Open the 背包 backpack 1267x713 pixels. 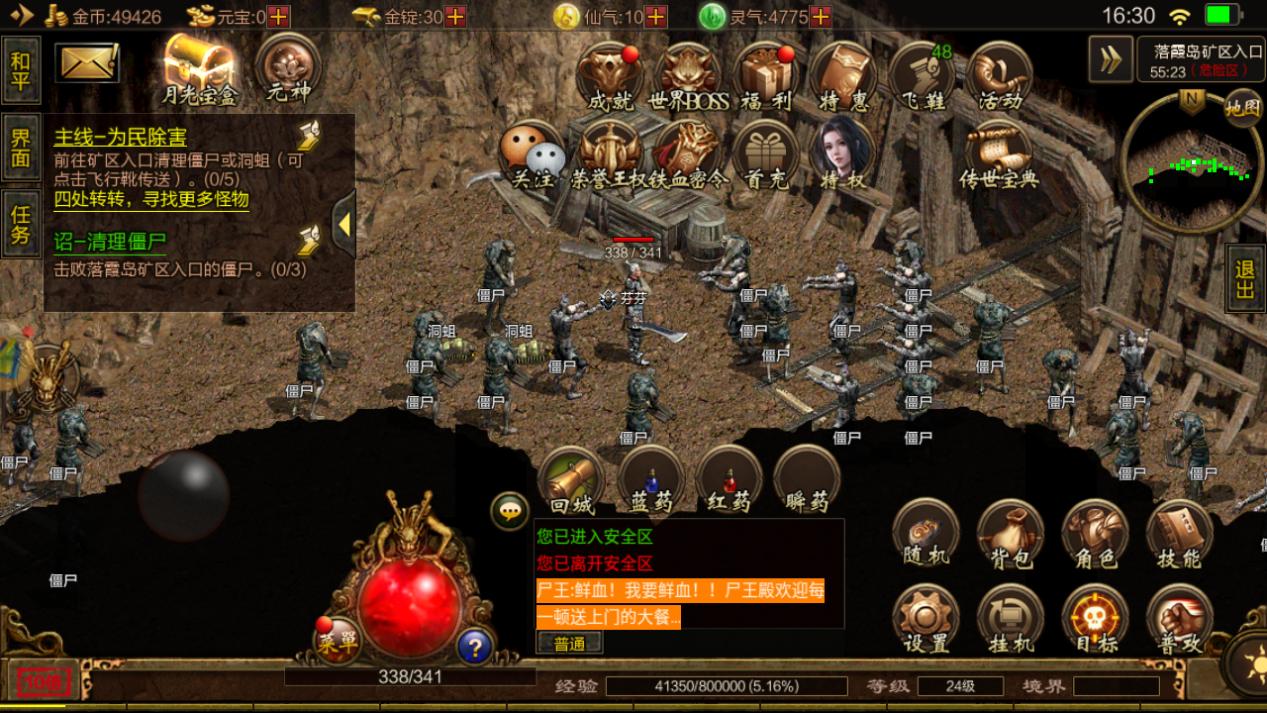click(1010, 535)
